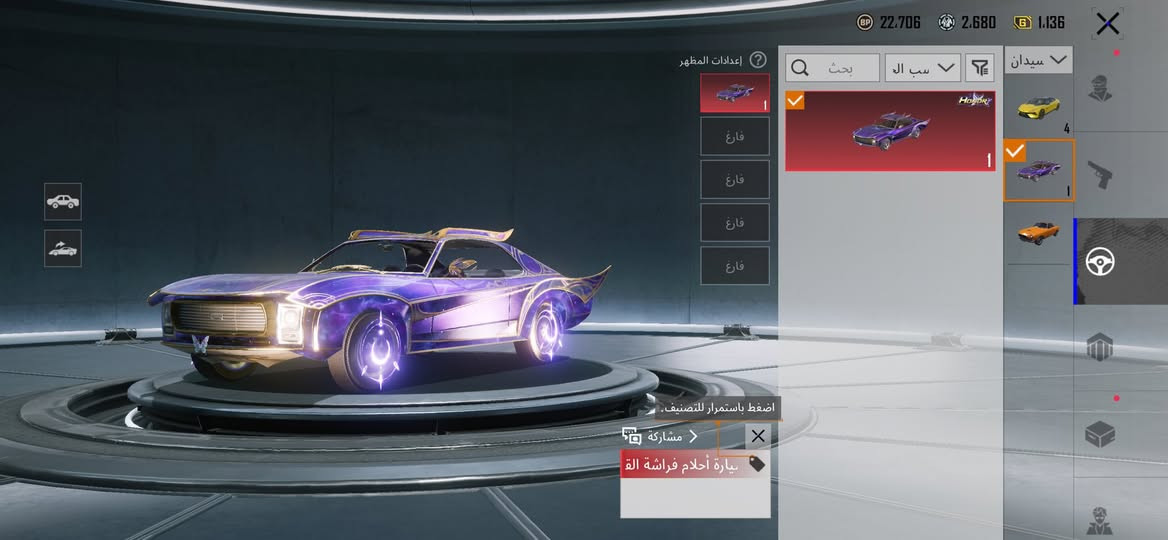
Task: Switch to the standard car view icon
Action: 63,202
